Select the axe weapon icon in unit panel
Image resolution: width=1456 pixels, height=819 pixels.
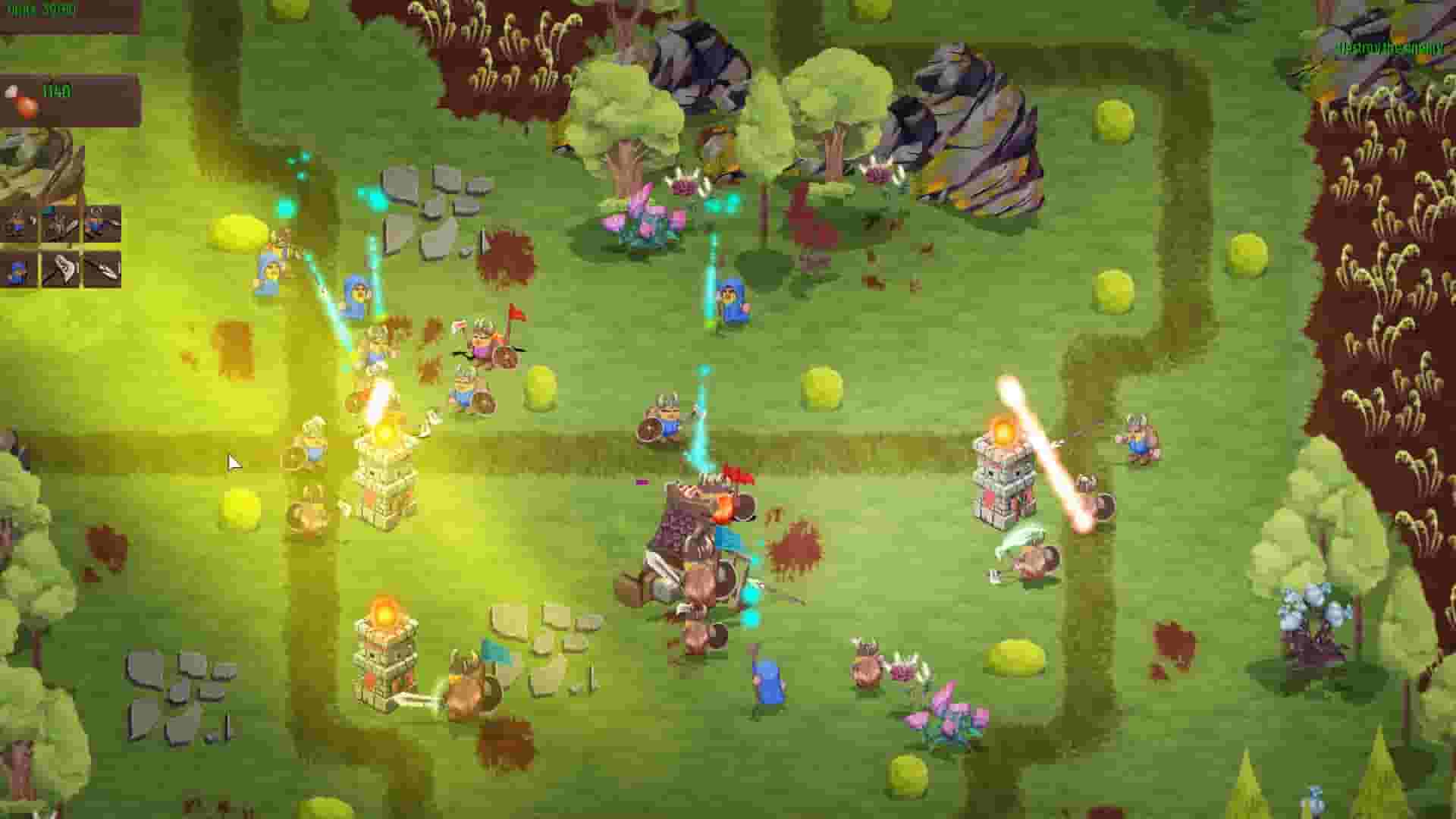[x=59, y=224]
